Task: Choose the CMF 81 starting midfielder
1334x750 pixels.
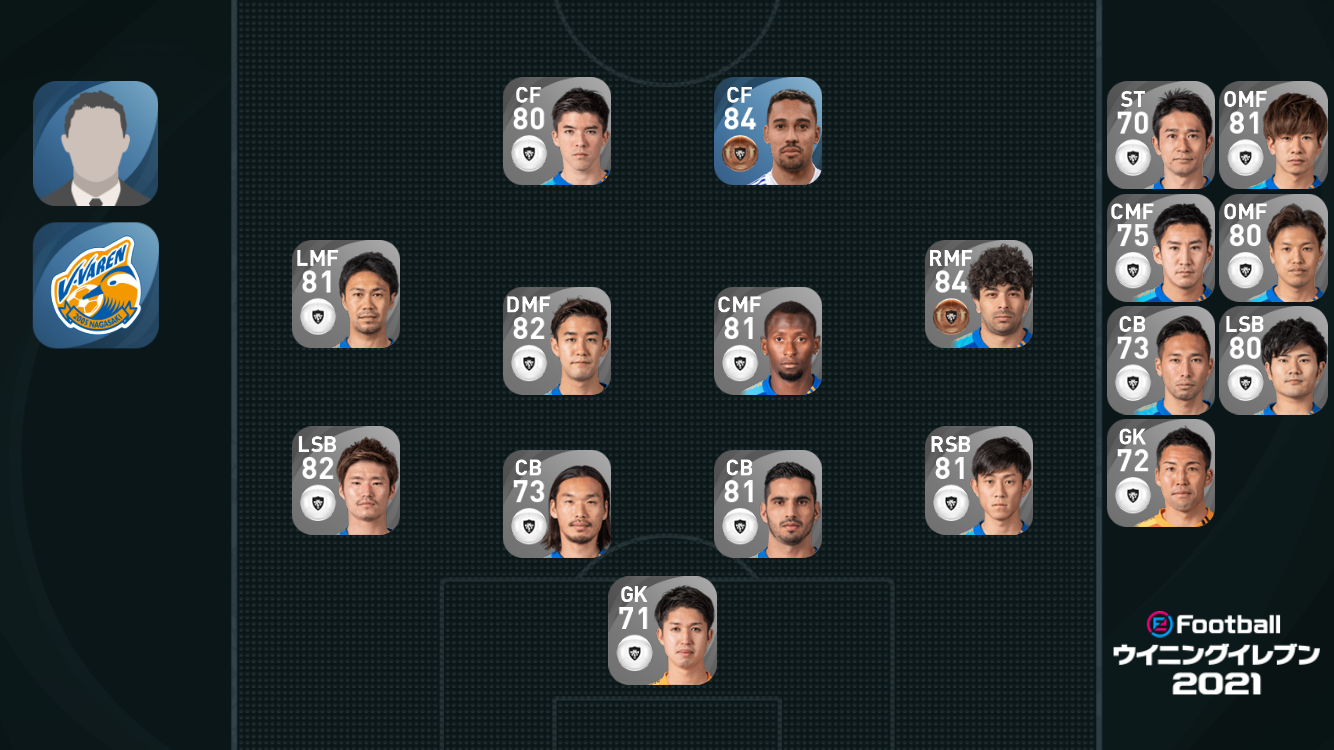Action: pyautogui.click(x=768, y=341)
